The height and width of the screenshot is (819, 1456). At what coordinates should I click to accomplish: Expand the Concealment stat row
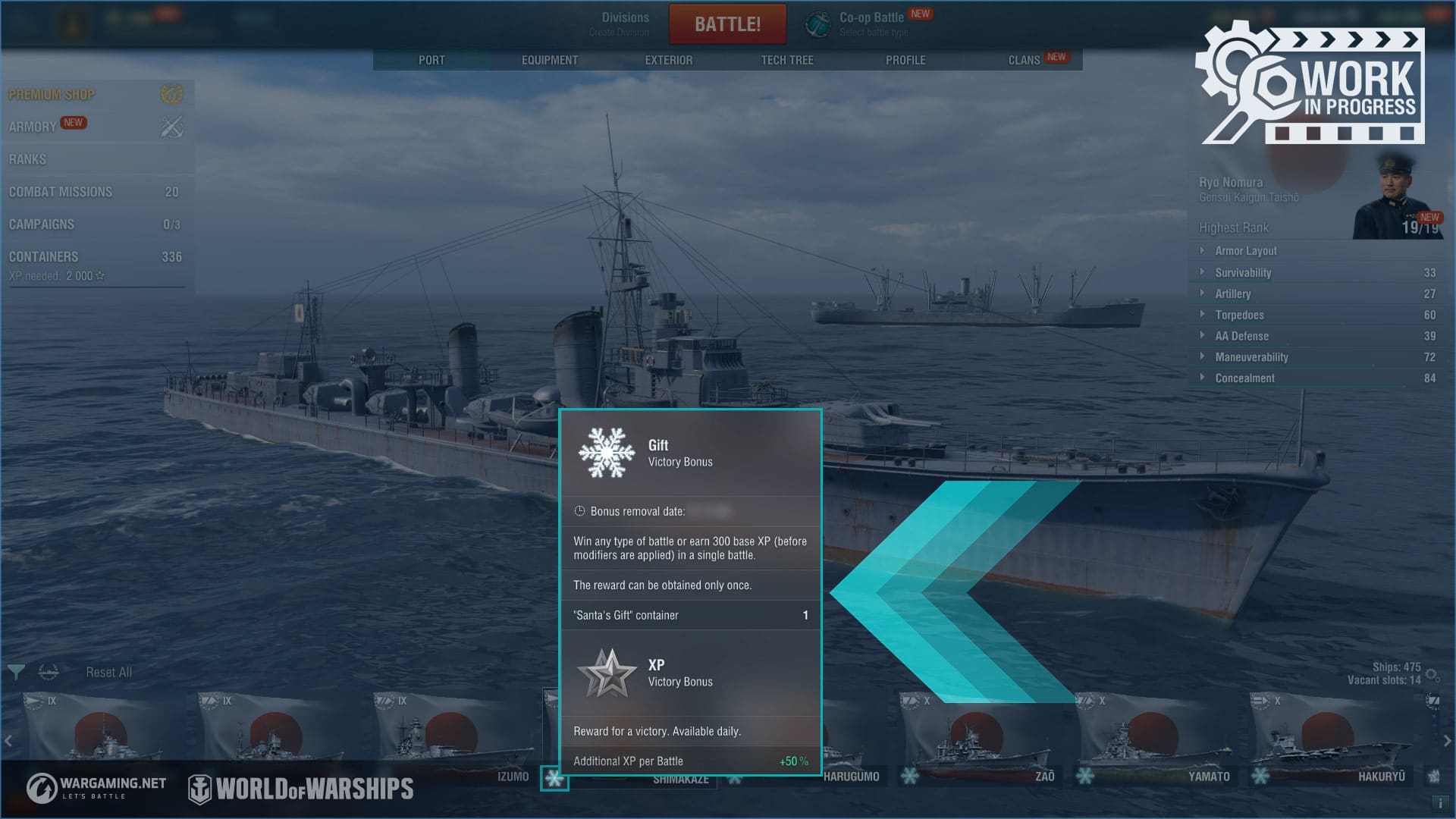pos(1244,378)
